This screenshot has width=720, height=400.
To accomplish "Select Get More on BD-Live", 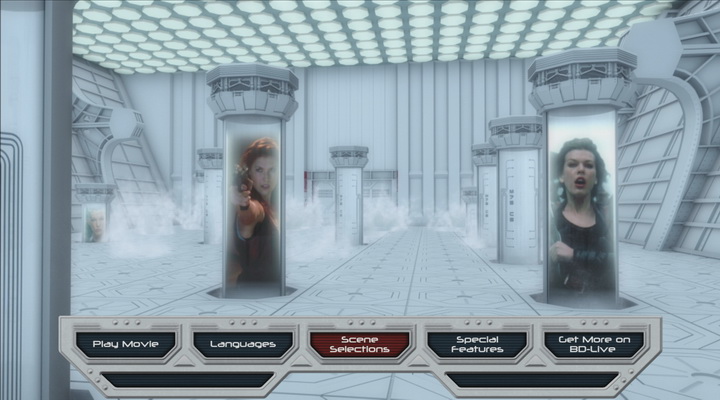I will coord(594,344).
